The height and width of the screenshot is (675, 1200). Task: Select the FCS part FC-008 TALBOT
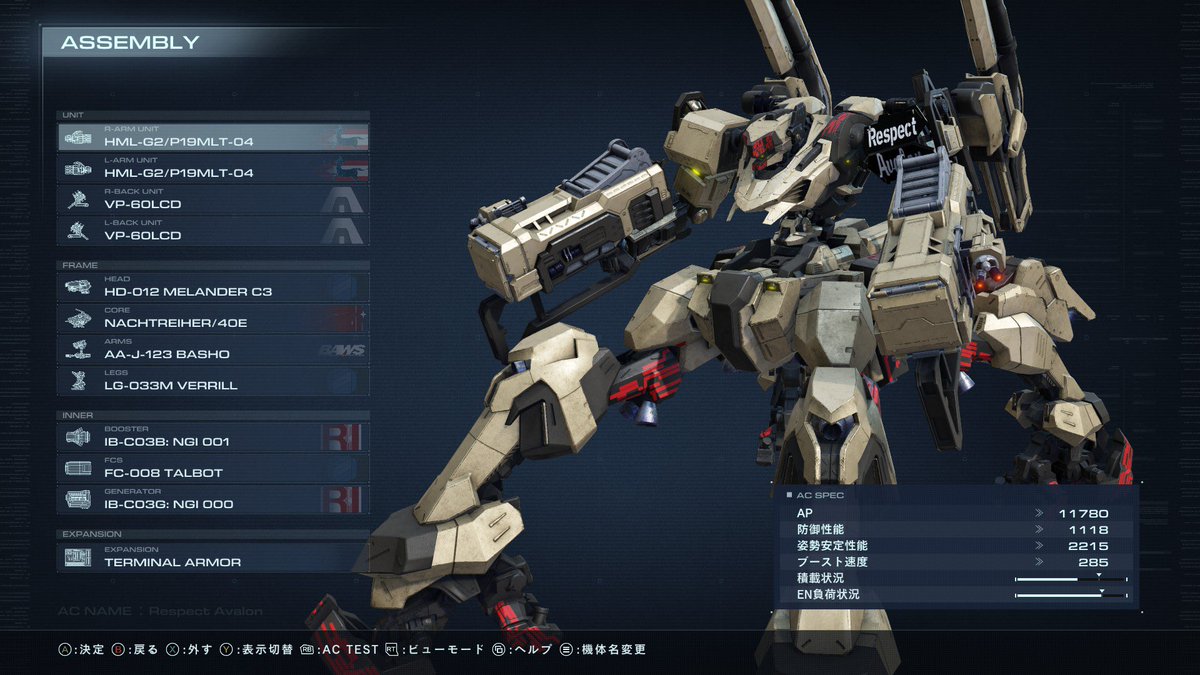(x=213, y=467)
